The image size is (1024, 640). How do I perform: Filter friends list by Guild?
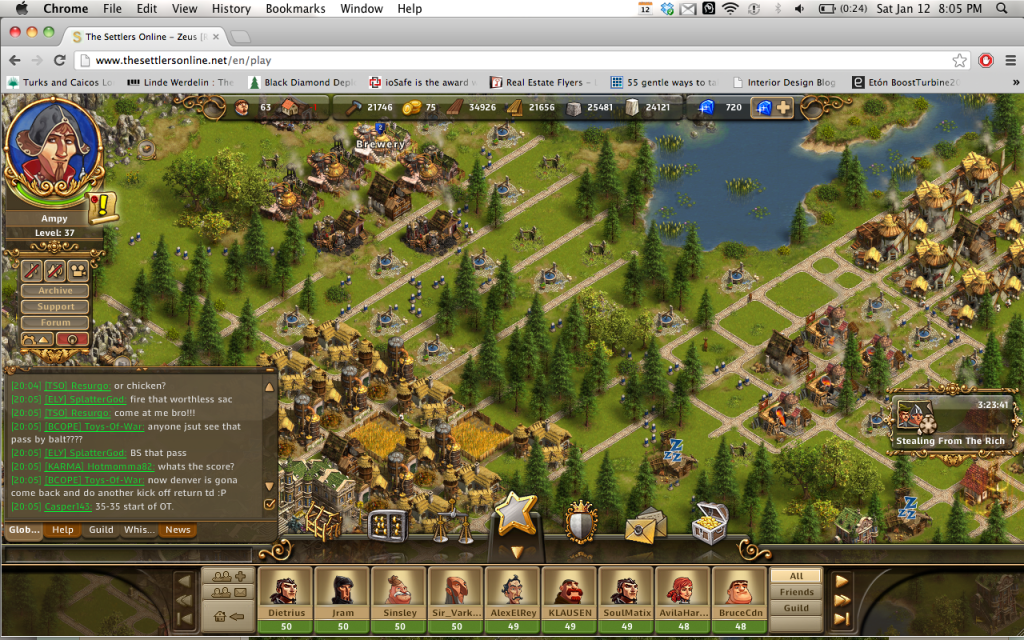tap(796, 608)
